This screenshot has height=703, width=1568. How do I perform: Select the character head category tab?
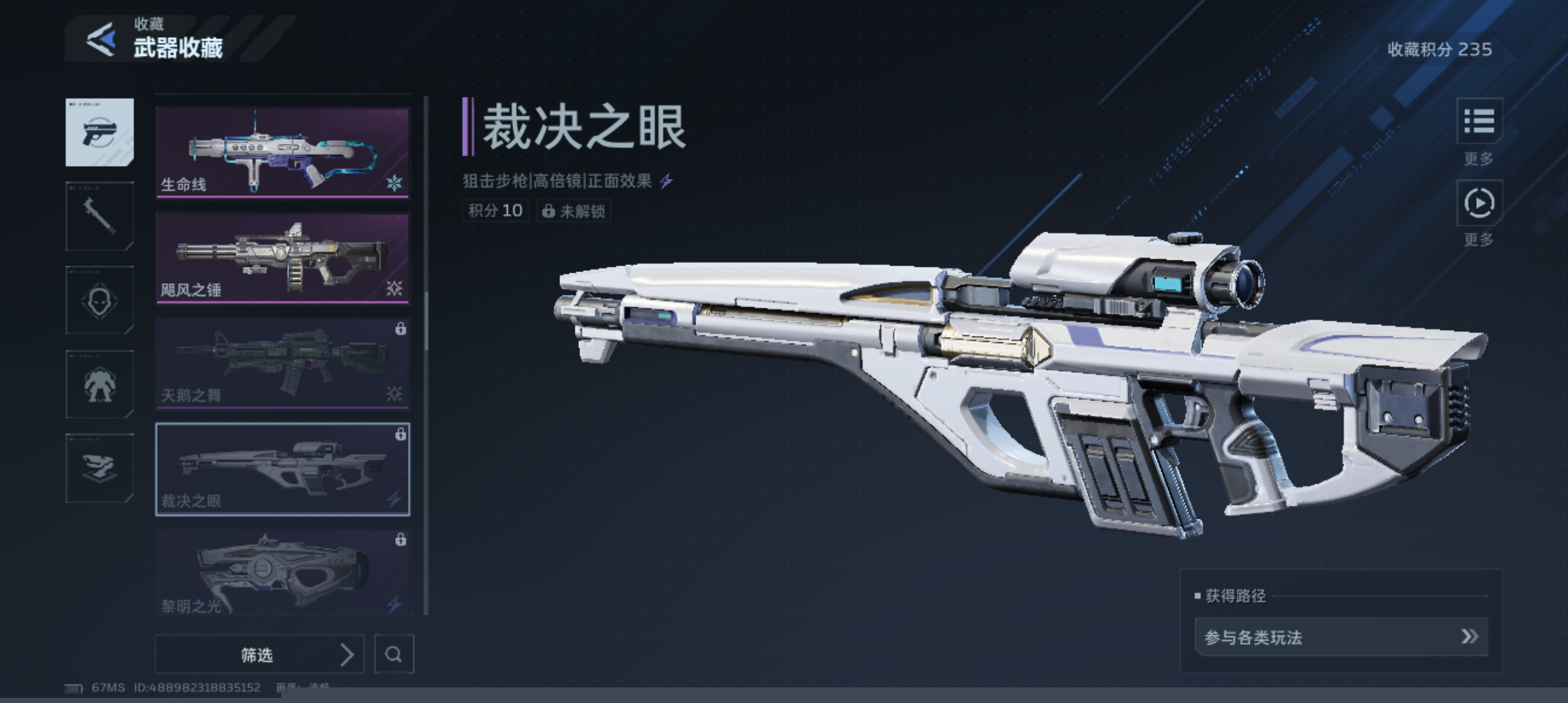pyautogui.click(x=100, y=300)
